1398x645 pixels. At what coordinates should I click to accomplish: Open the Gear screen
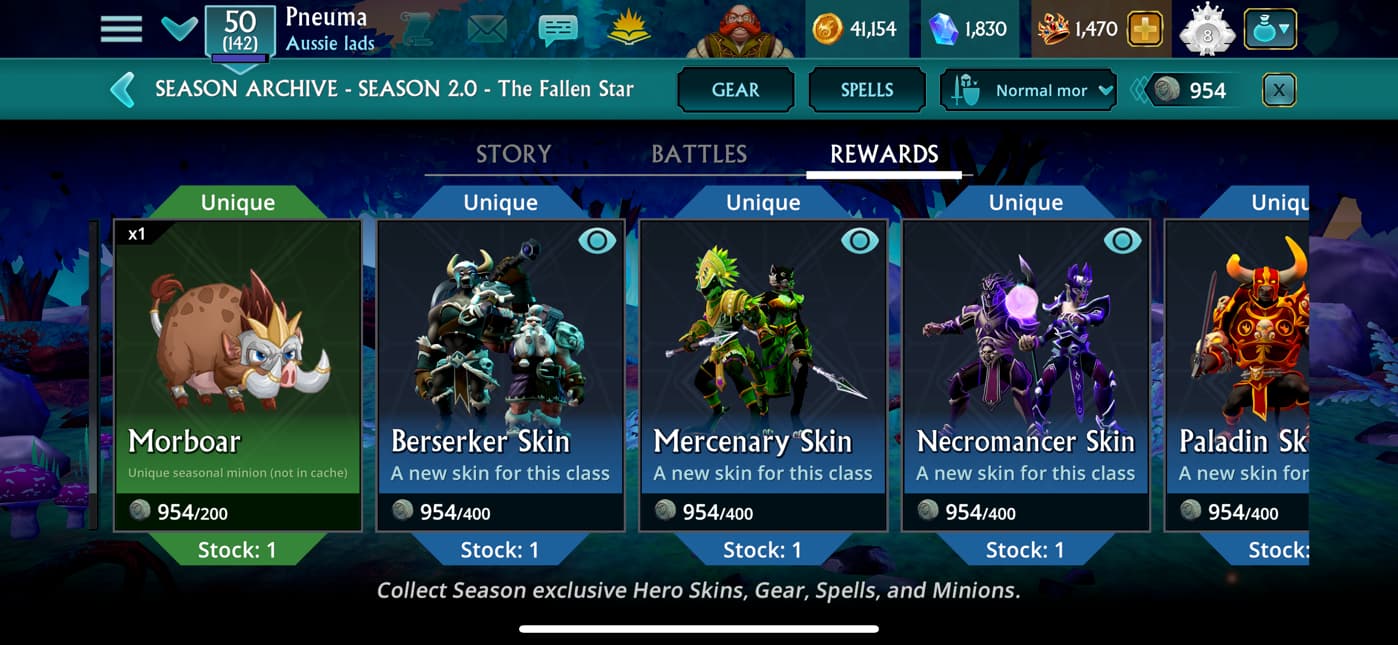point(735,90)
